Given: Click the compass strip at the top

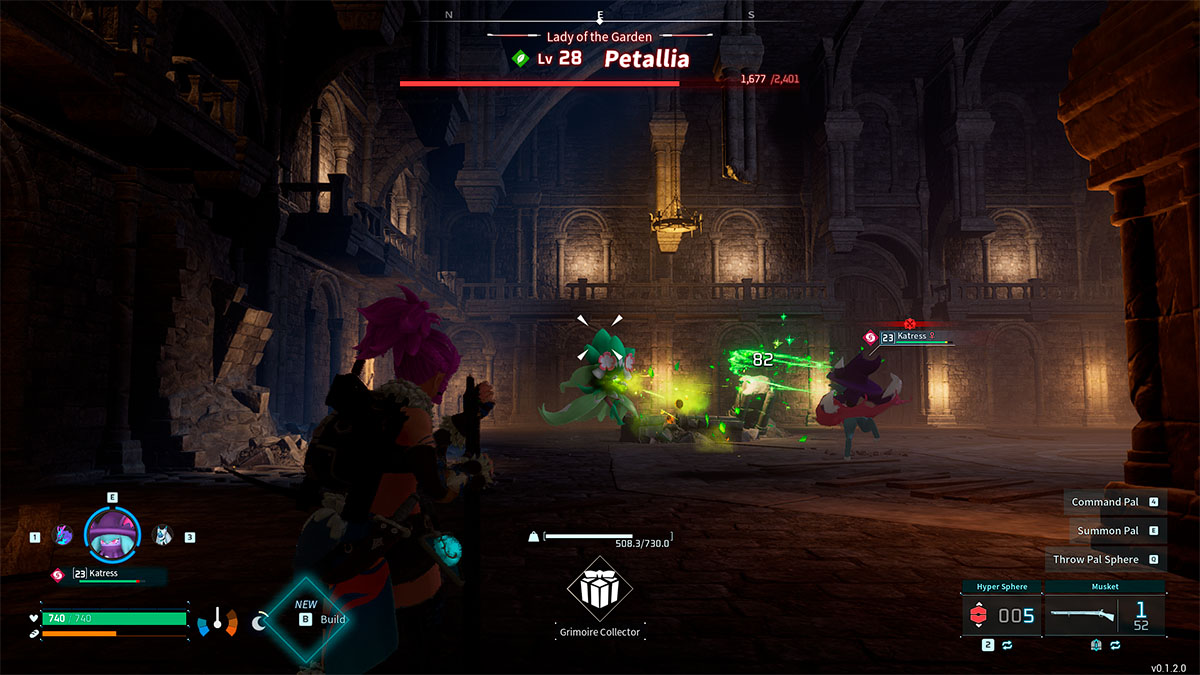Looking at the screenshot, I should pyautogui.click(x=600, y=16).
